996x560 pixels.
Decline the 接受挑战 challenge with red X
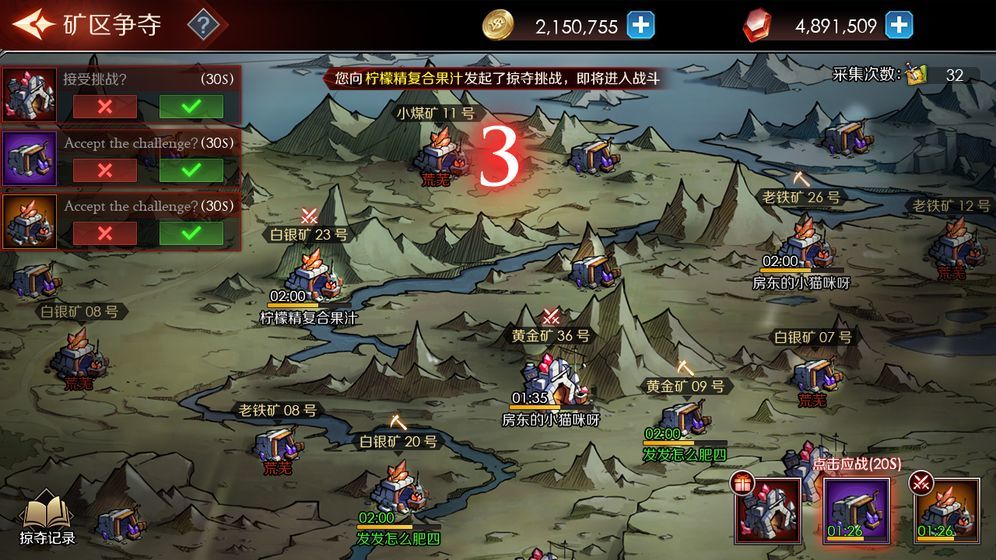[x=104, y=106]
